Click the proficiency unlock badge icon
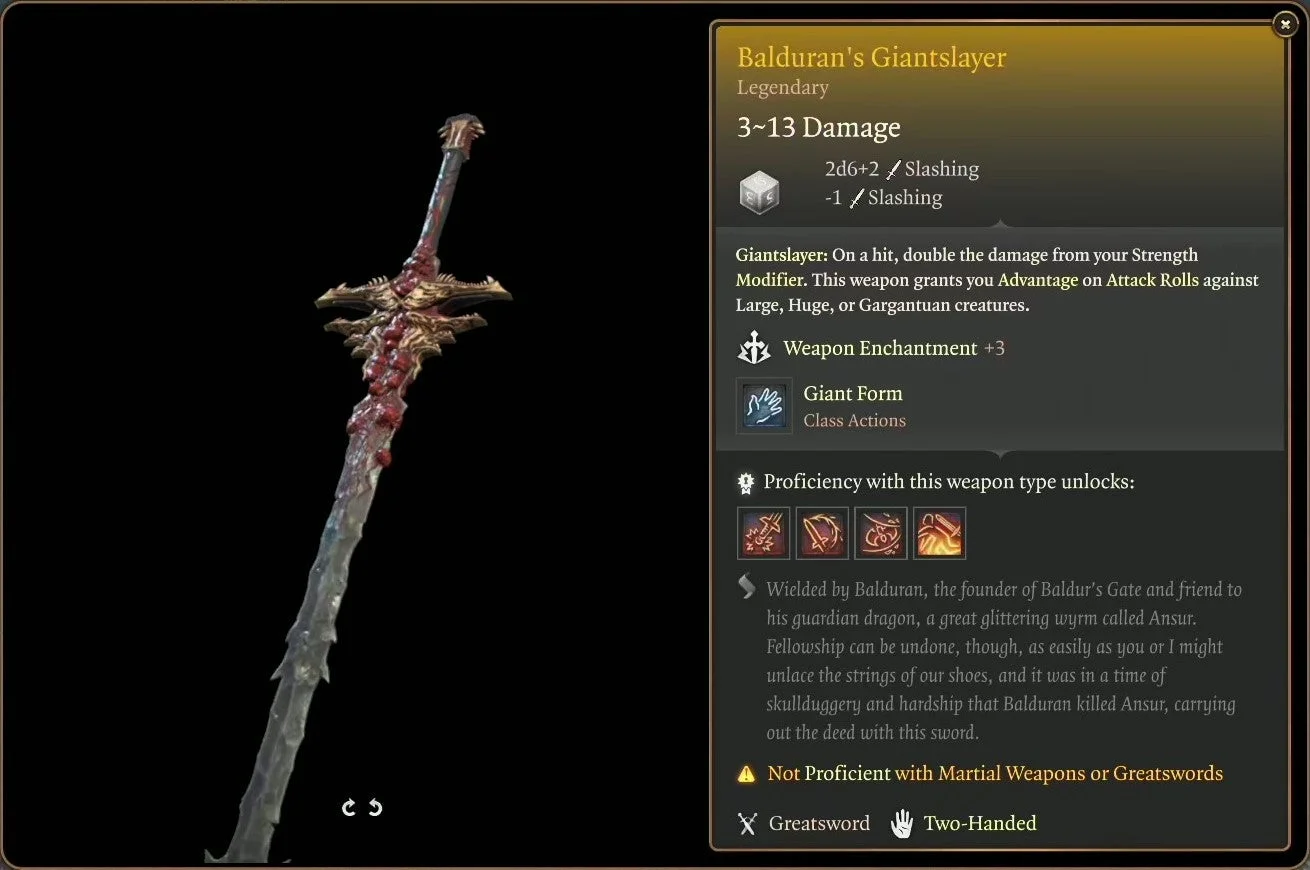1310x870 pixels. (745, 482)
